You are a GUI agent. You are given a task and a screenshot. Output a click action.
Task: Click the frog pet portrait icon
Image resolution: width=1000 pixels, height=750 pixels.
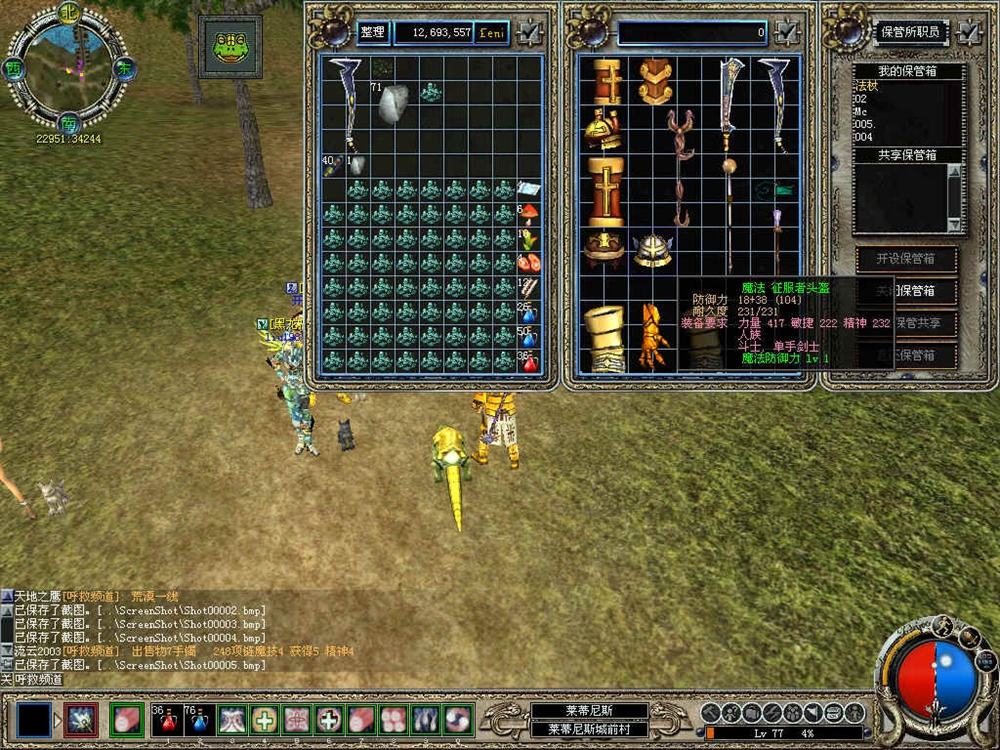pyautogui.click(x=230, y=46)
